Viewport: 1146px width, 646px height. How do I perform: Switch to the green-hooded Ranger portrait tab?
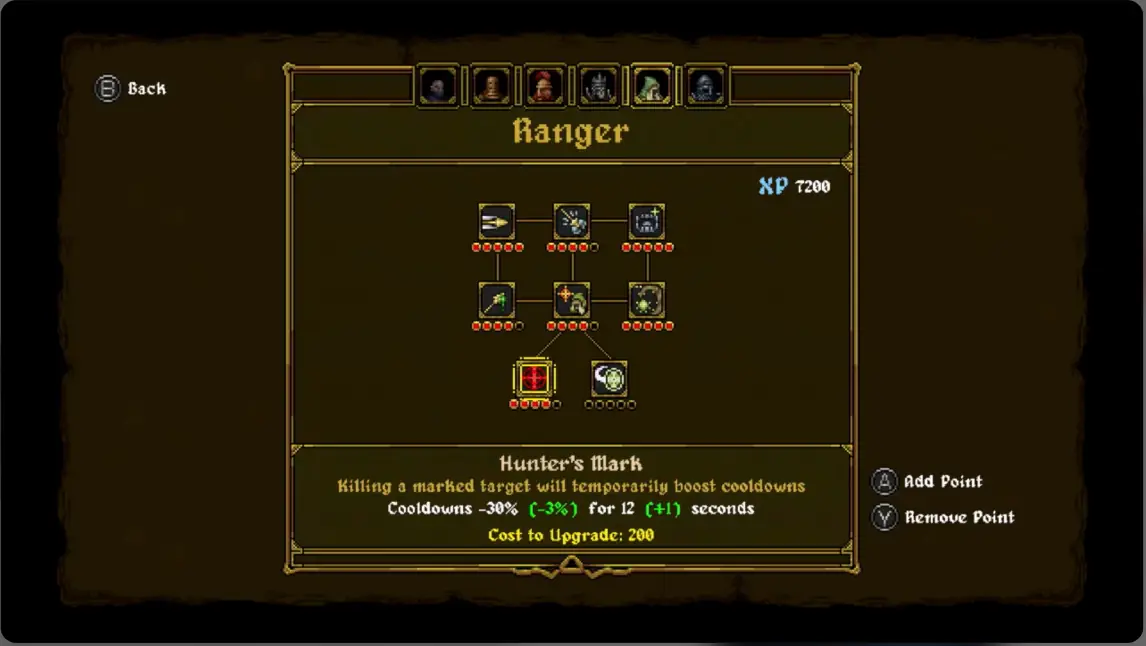[x=650, y=87]
